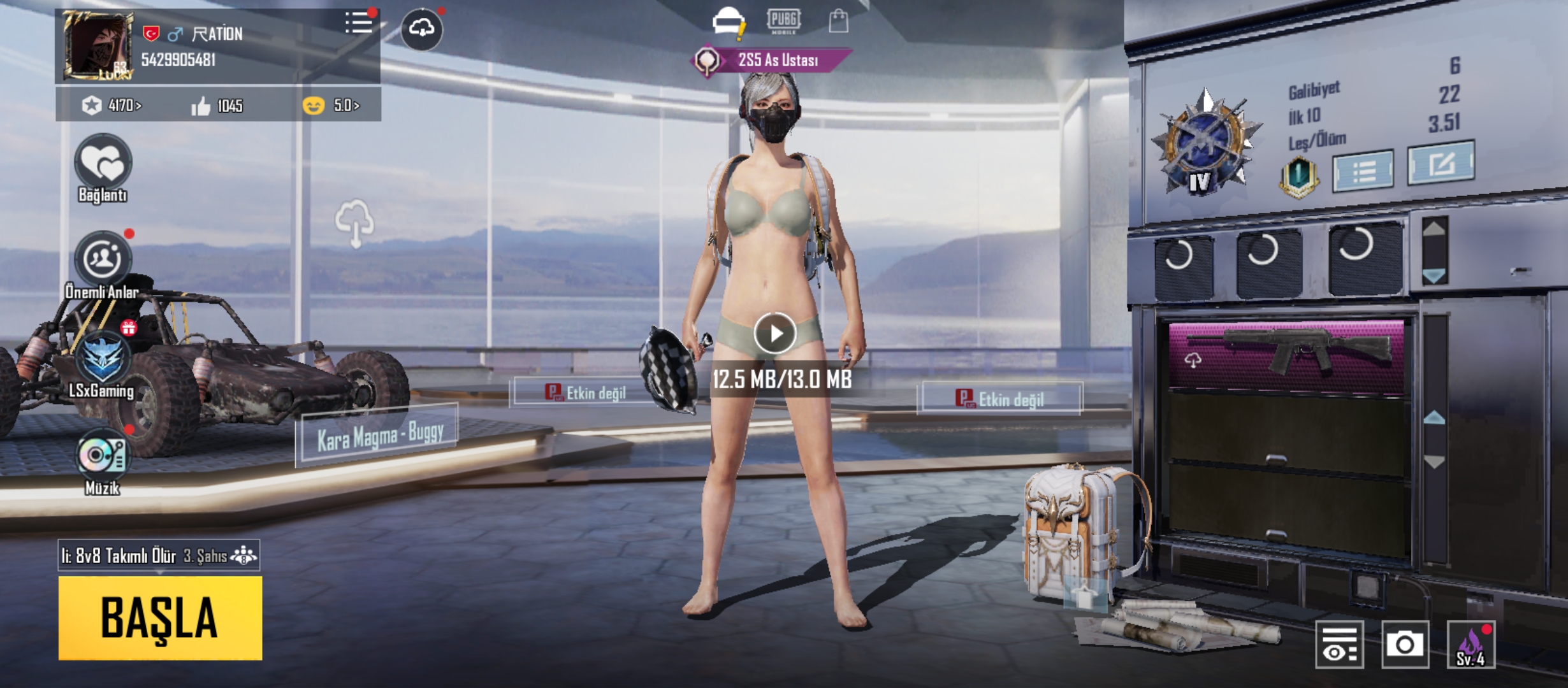Open the Müzik music player
Viewport: 1568px width, 688px height.
coord(102,455)
